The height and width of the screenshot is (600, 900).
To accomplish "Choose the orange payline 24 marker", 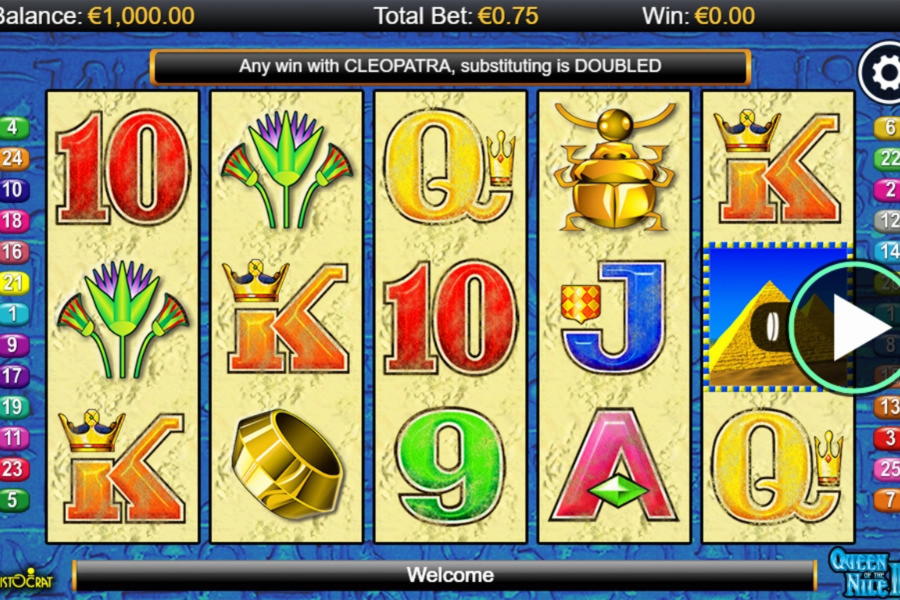I will click(14, 158).
